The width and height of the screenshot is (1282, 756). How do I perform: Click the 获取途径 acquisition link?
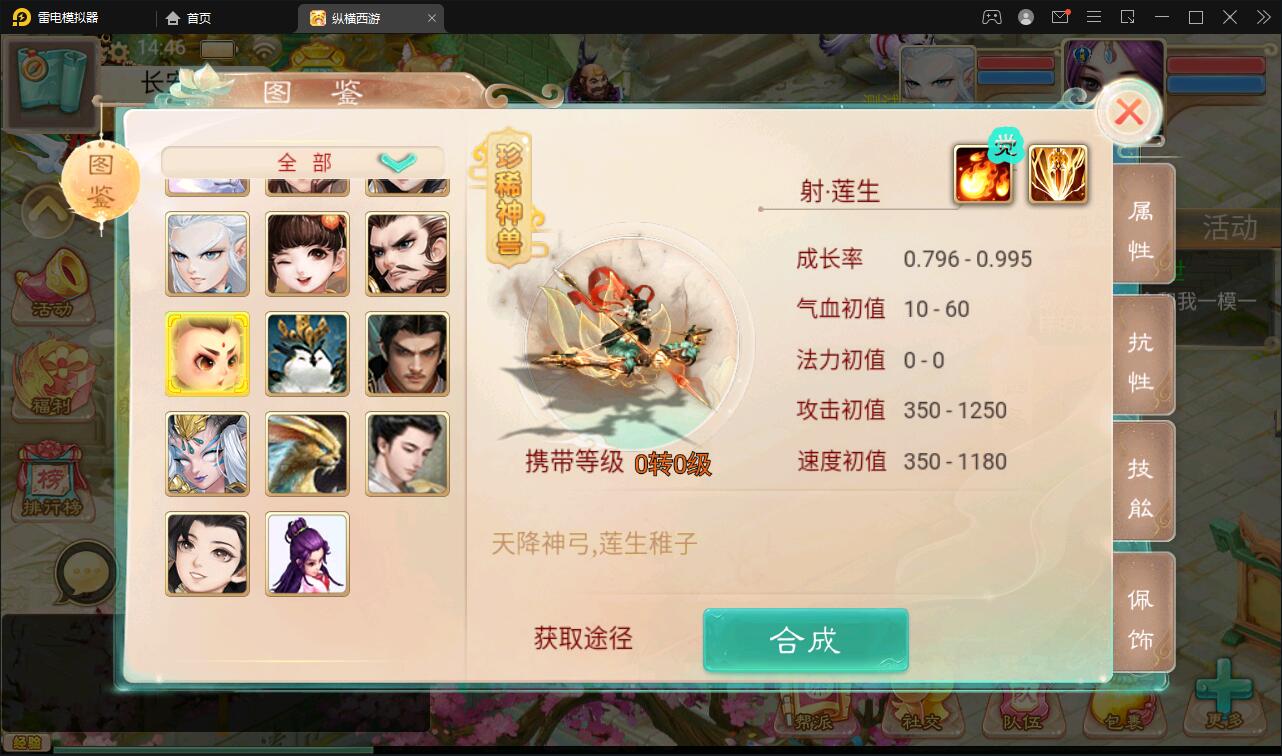pos(581,640)
